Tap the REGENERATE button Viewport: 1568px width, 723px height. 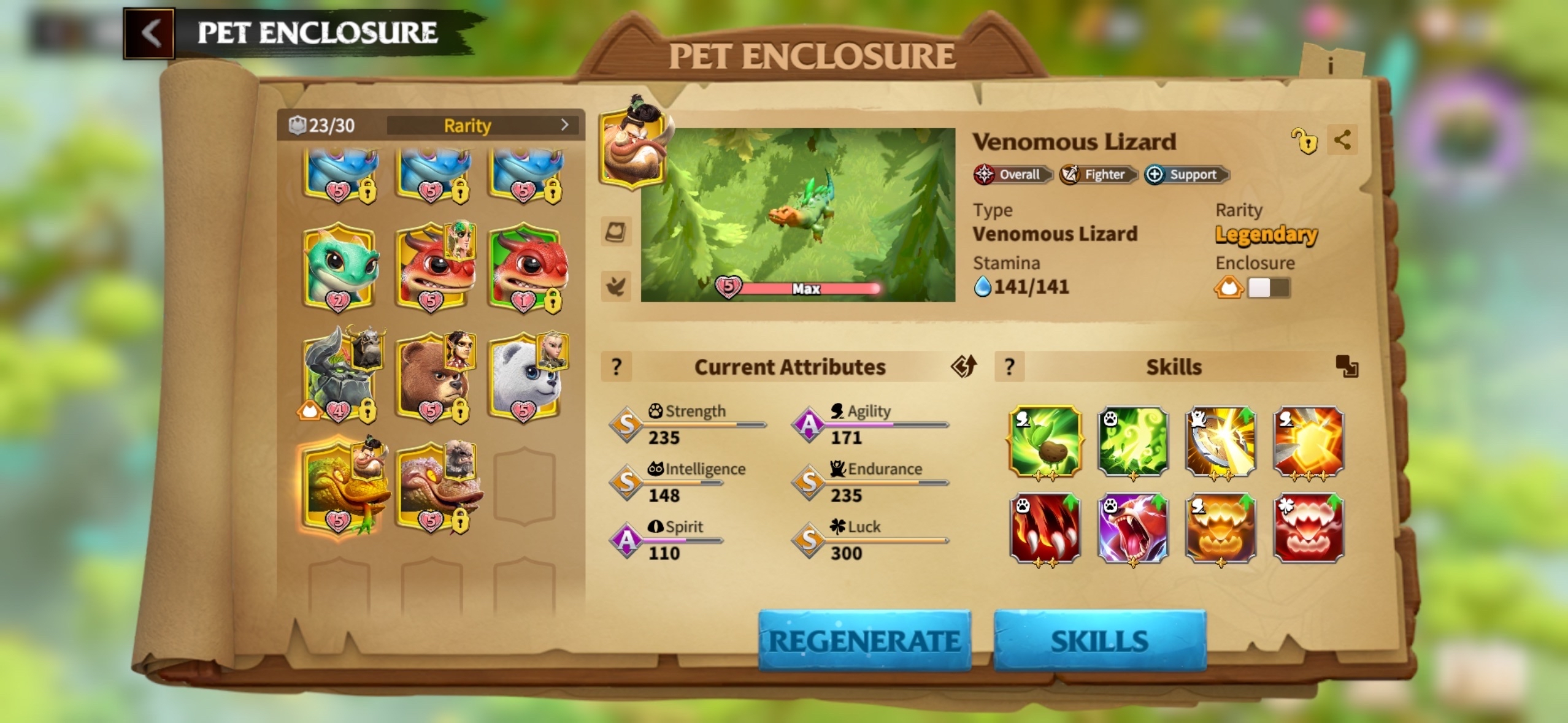pyautogui.click(x=864, y=640)
